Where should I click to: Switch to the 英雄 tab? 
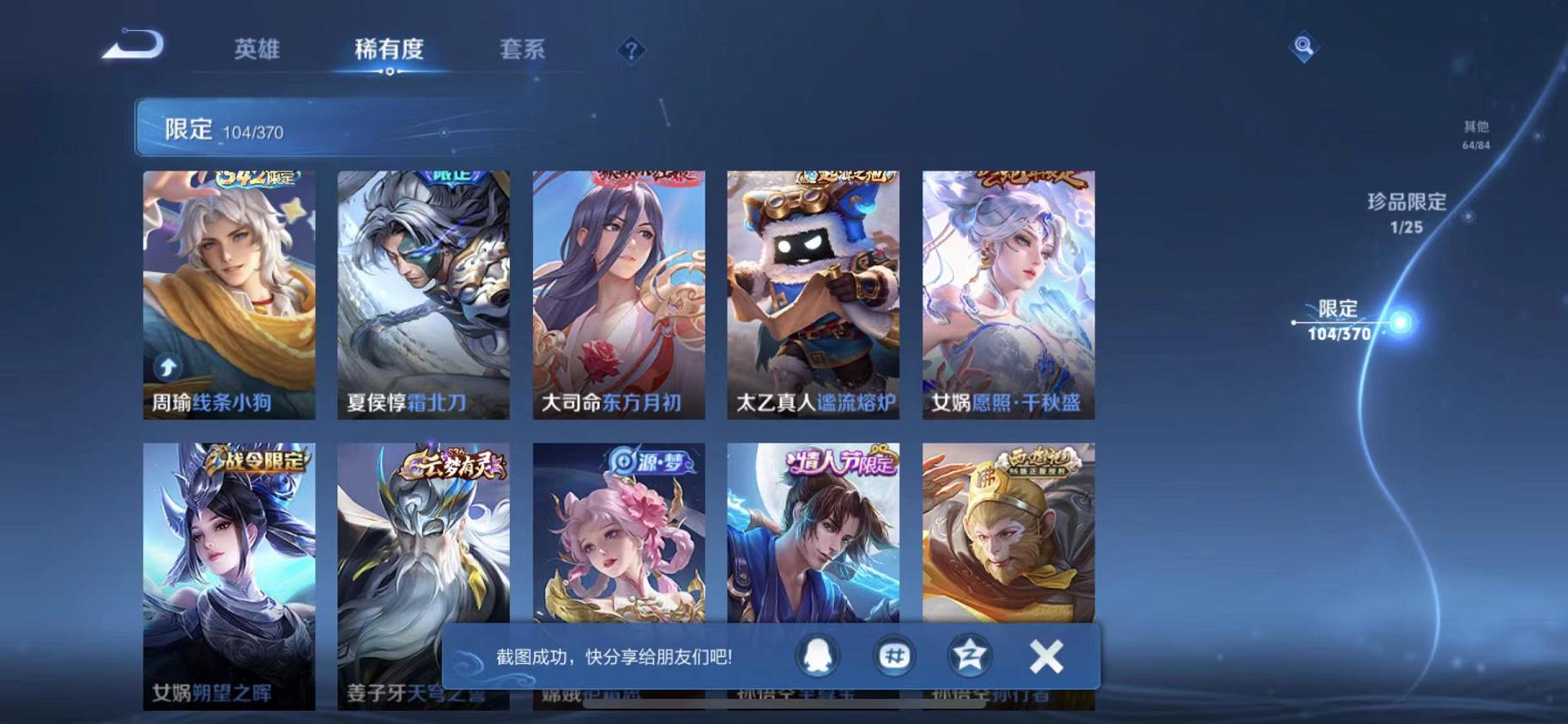pyautogui.click(x=257, y=51)
